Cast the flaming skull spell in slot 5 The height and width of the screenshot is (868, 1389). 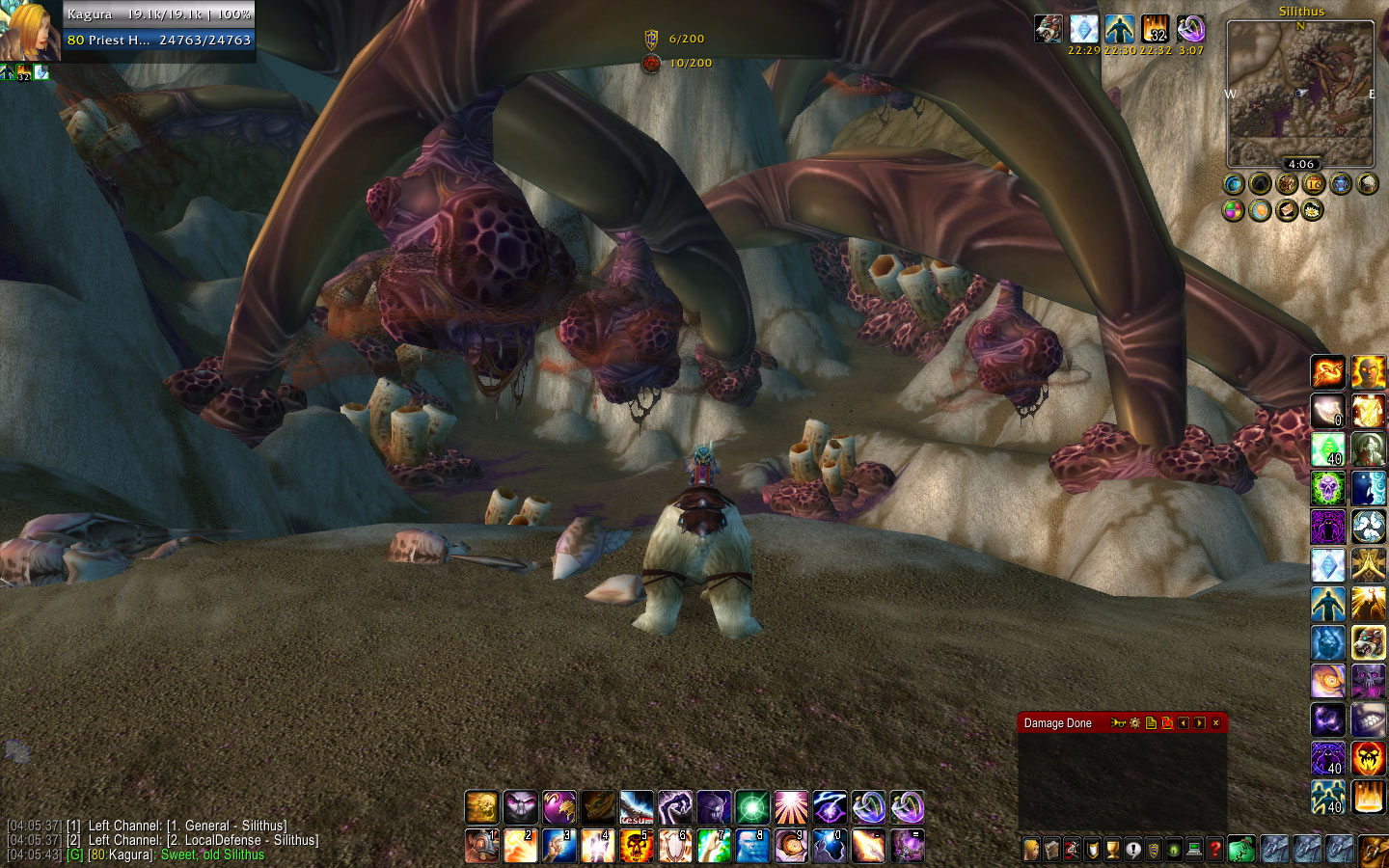point(637,846)
